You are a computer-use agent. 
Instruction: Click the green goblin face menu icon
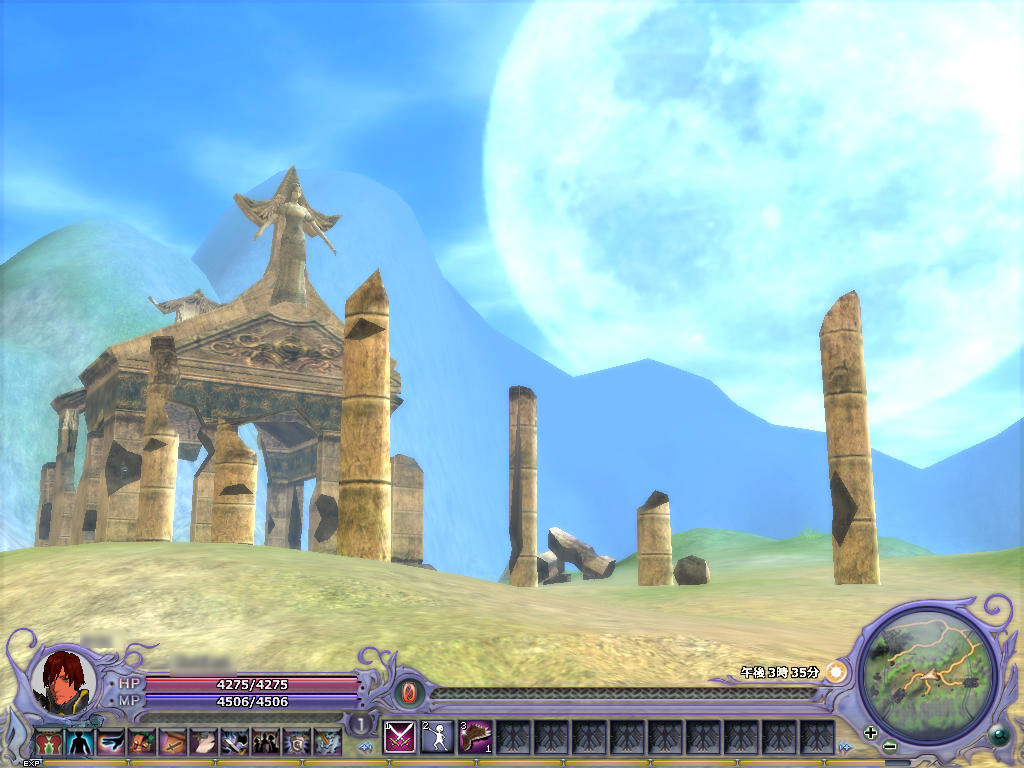coord(142,742)
